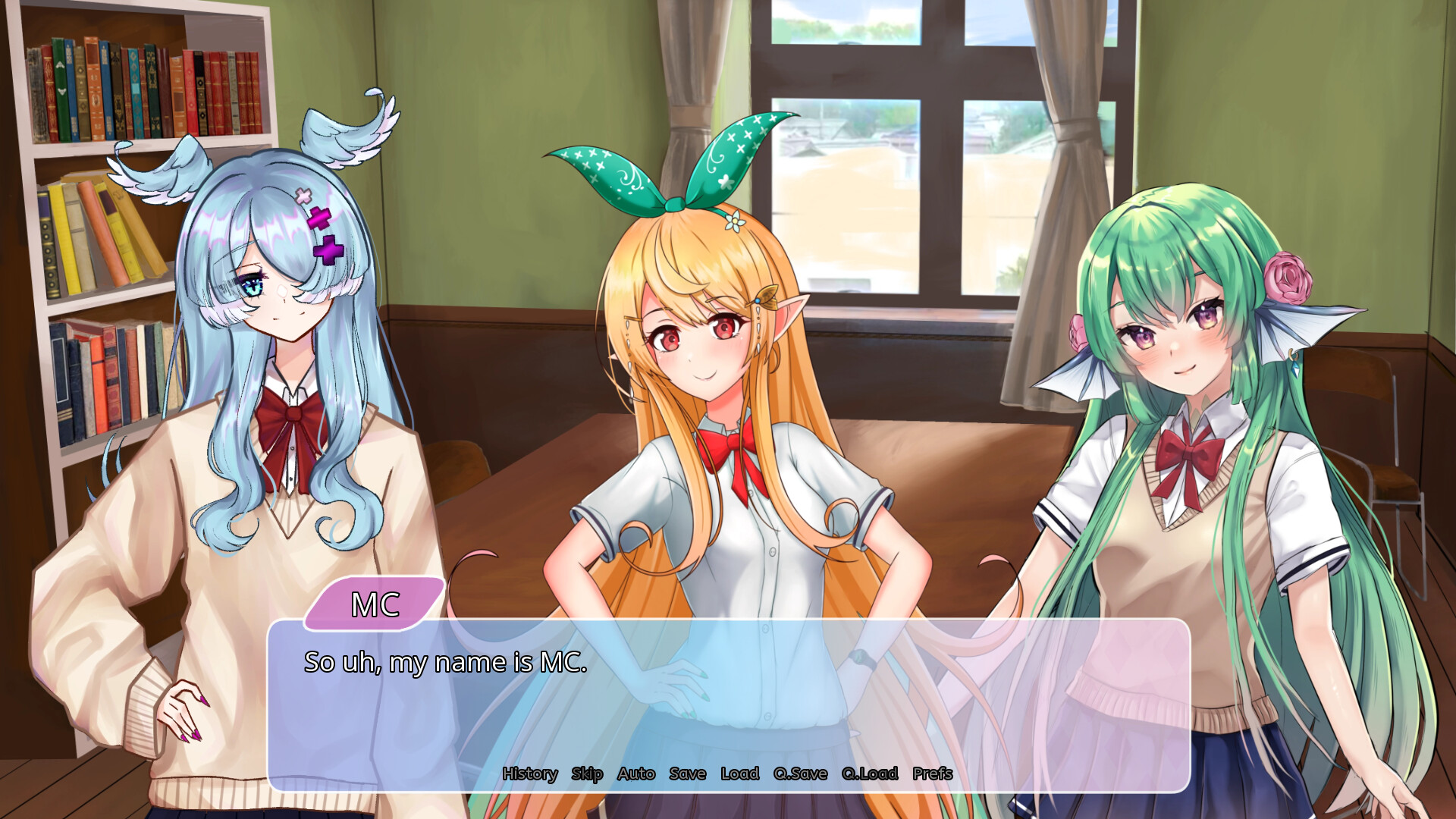
Task: Enable Skip mode
Action: pos(587,774)
